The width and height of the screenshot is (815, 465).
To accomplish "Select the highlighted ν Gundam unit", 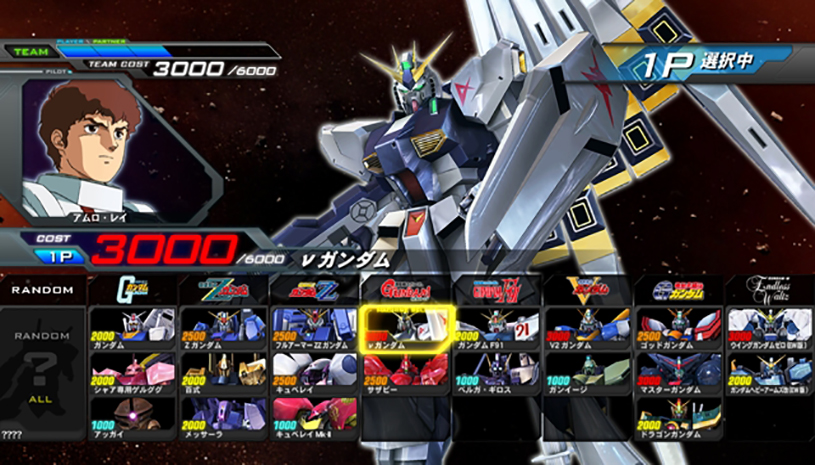I will (x=407, y=327).
